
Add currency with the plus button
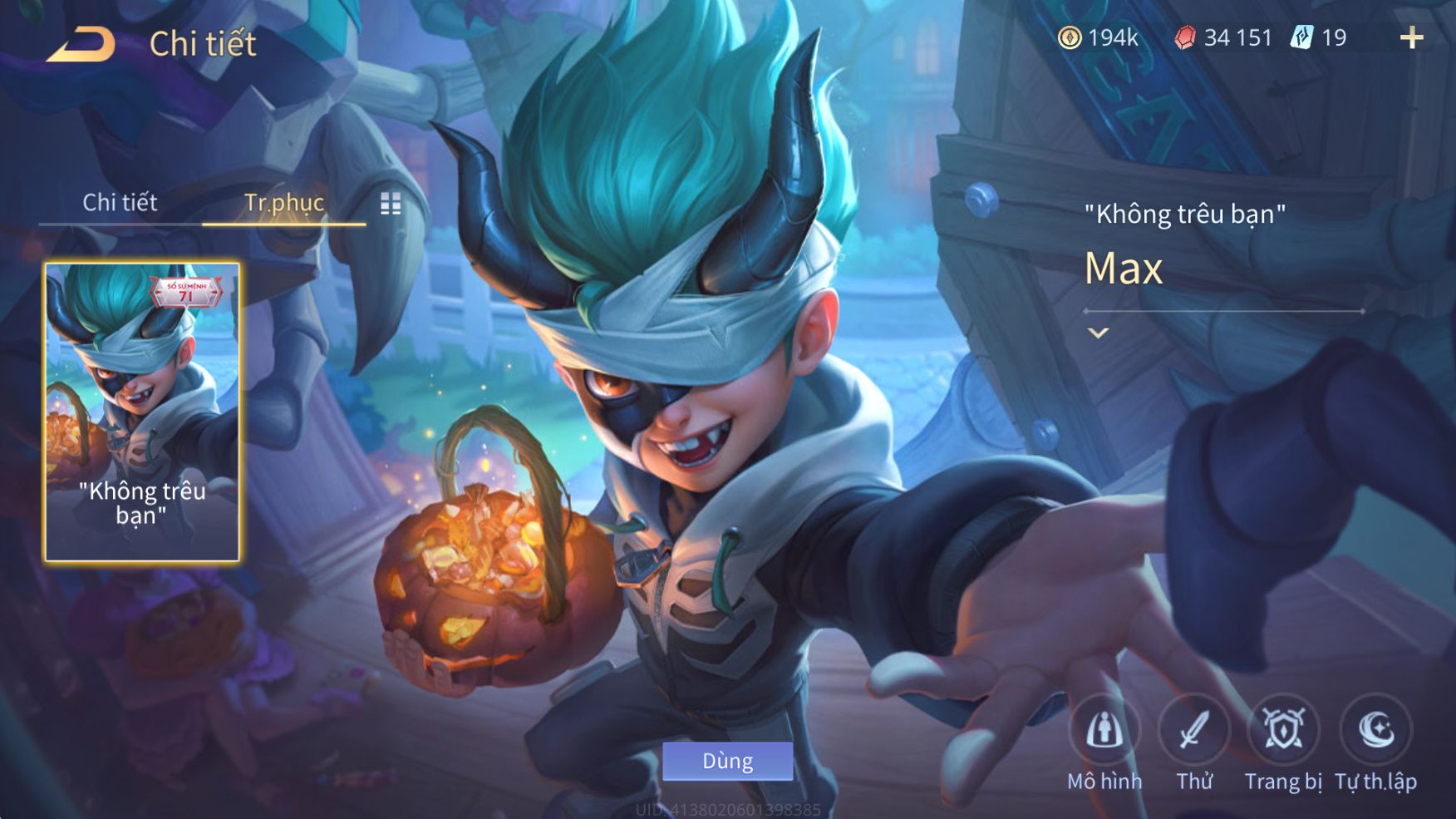pos(1411,37)
